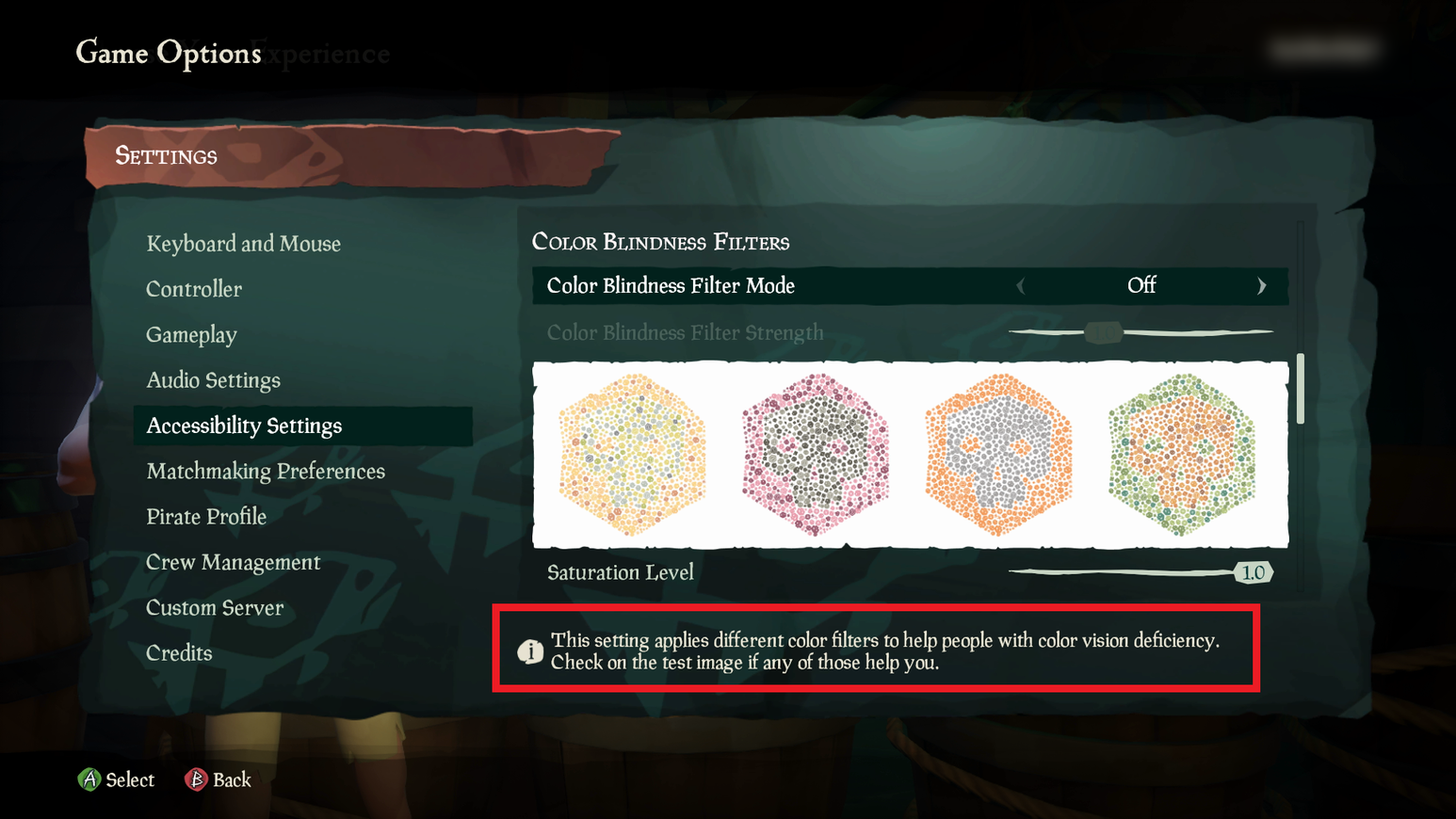Open Keyboard and Mouse settings

coord(243,244)
